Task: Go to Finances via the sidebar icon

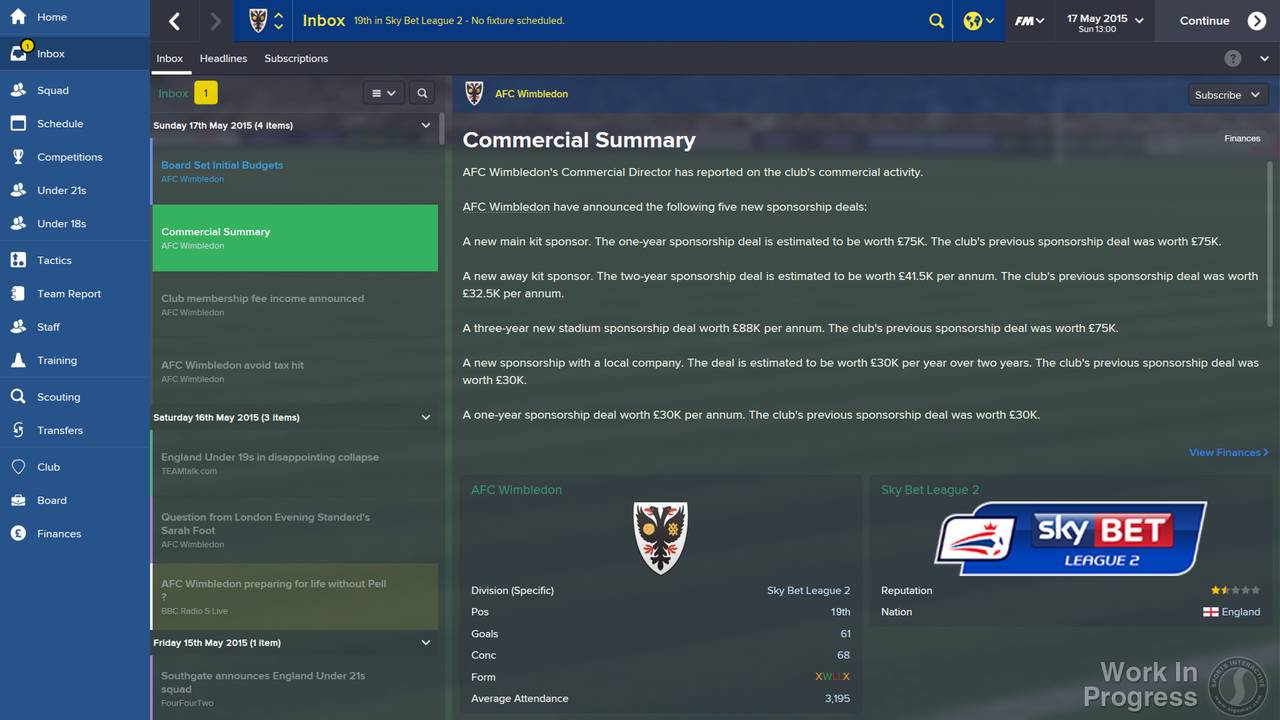Action: tap(60, 533)
